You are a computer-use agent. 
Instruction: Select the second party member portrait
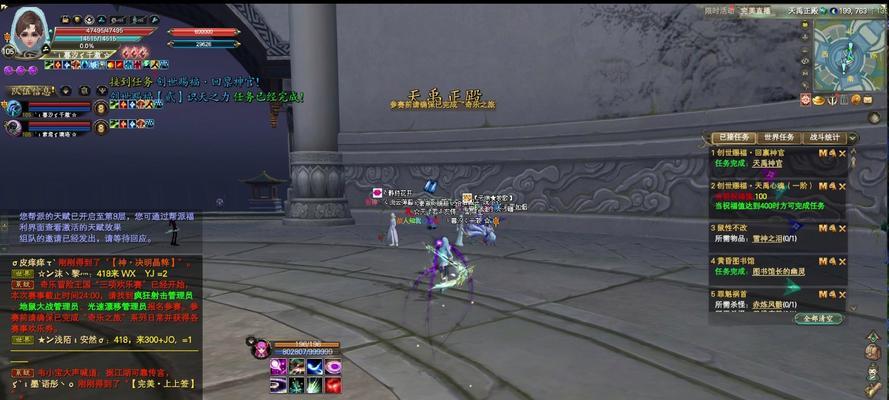point(15,127)
